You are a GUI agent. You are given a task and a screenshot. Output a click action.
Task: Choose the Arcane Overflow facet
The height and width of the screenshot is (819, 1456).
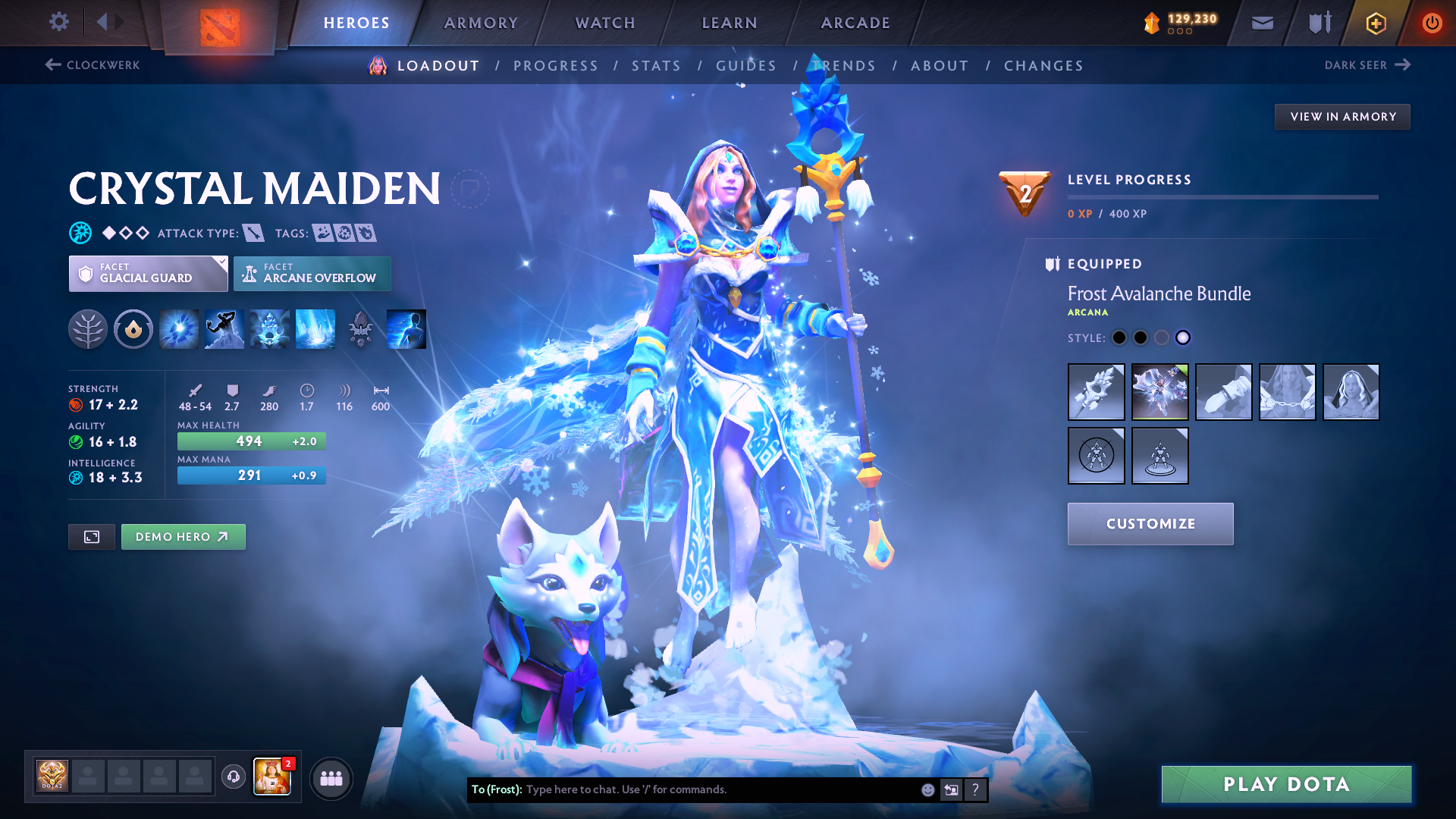[x=312, y=274]
